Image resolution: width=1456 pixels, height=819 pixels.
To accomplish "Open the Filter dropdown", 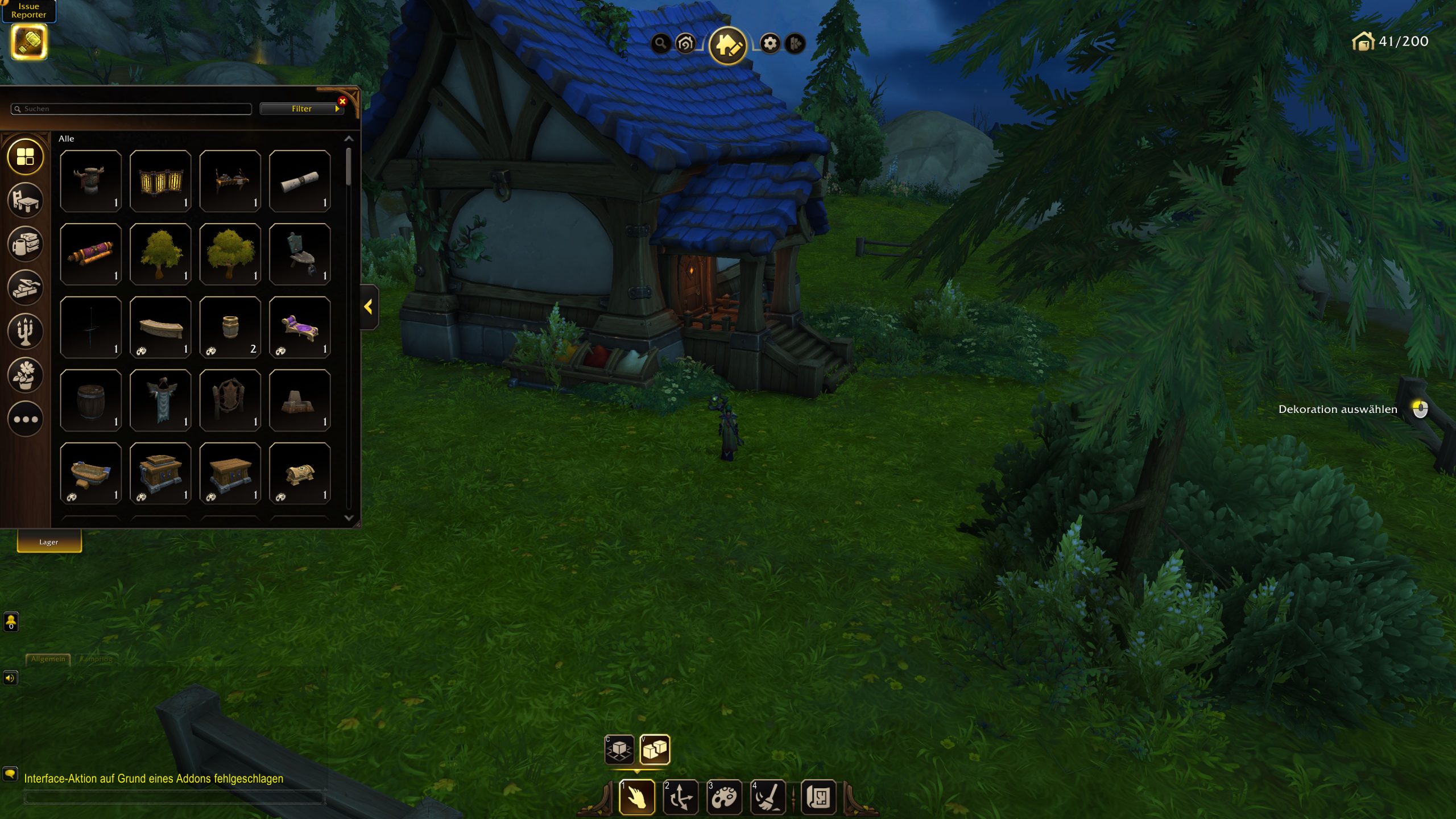I will point(301,109).
